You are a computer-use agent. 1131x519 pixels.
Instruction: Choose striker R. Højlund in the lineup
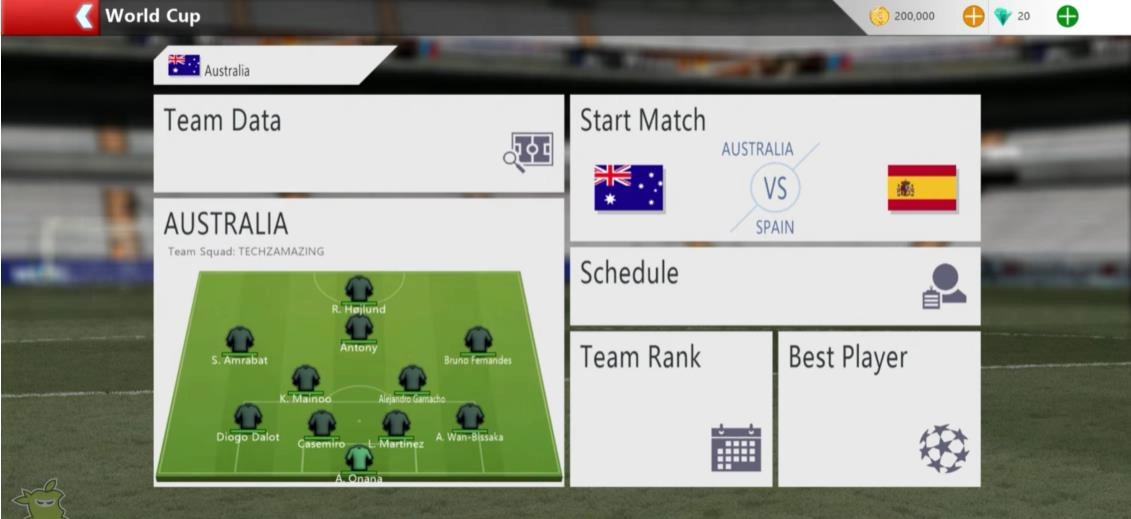tap(358, 292)
